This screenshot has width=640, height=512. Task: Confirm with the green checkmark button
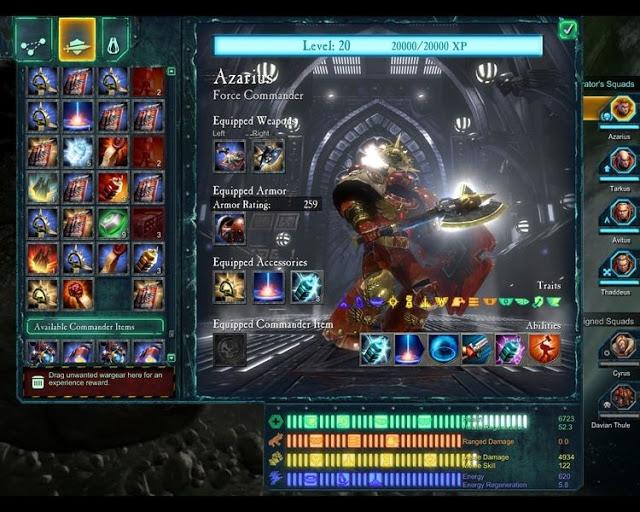pyautogui.click(x=568, y=29)
